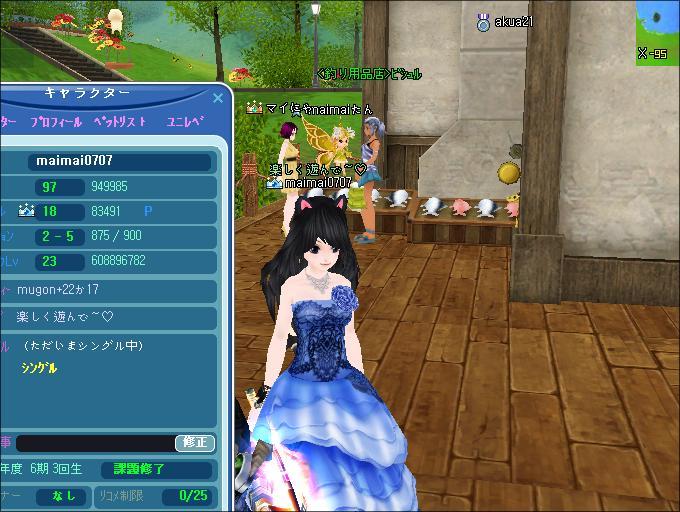Switch to the プロフィール tab

click(56, 122)
